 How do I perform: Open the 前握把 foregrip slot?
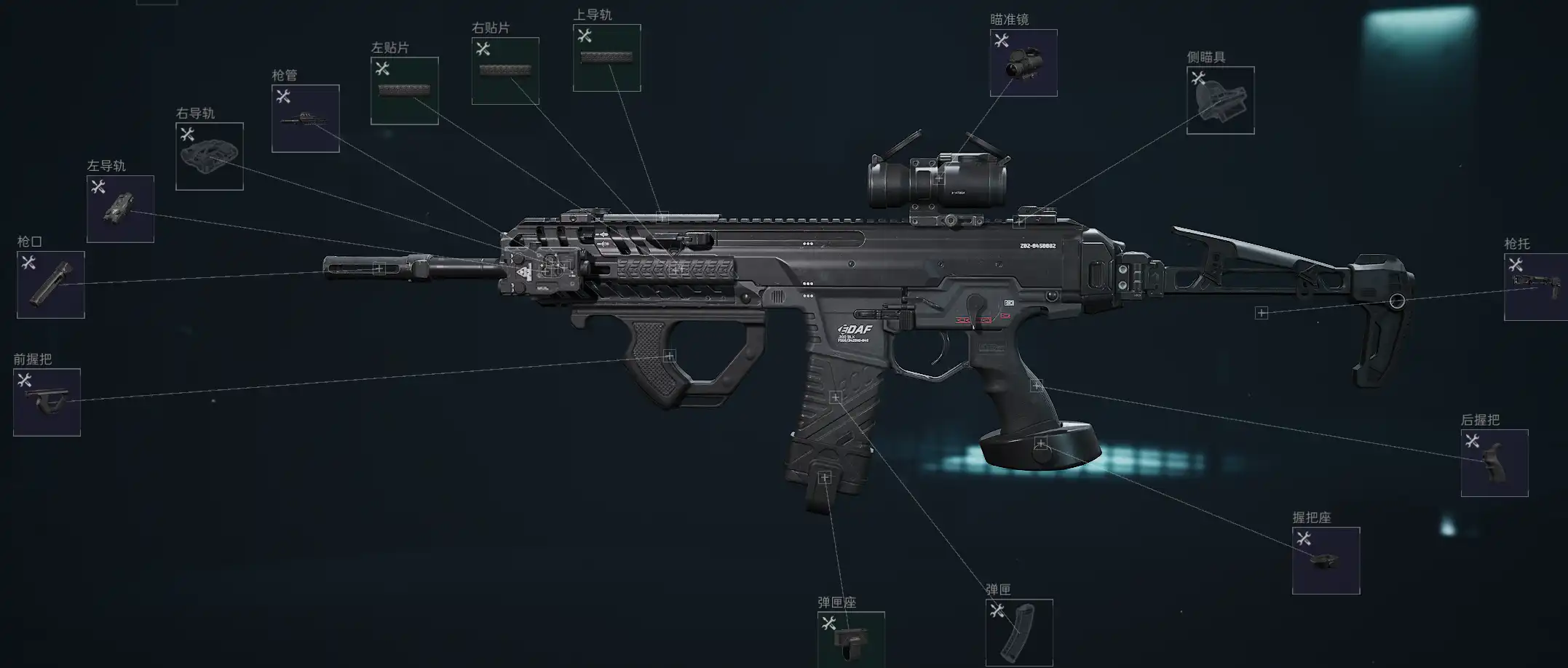[47, 402]
